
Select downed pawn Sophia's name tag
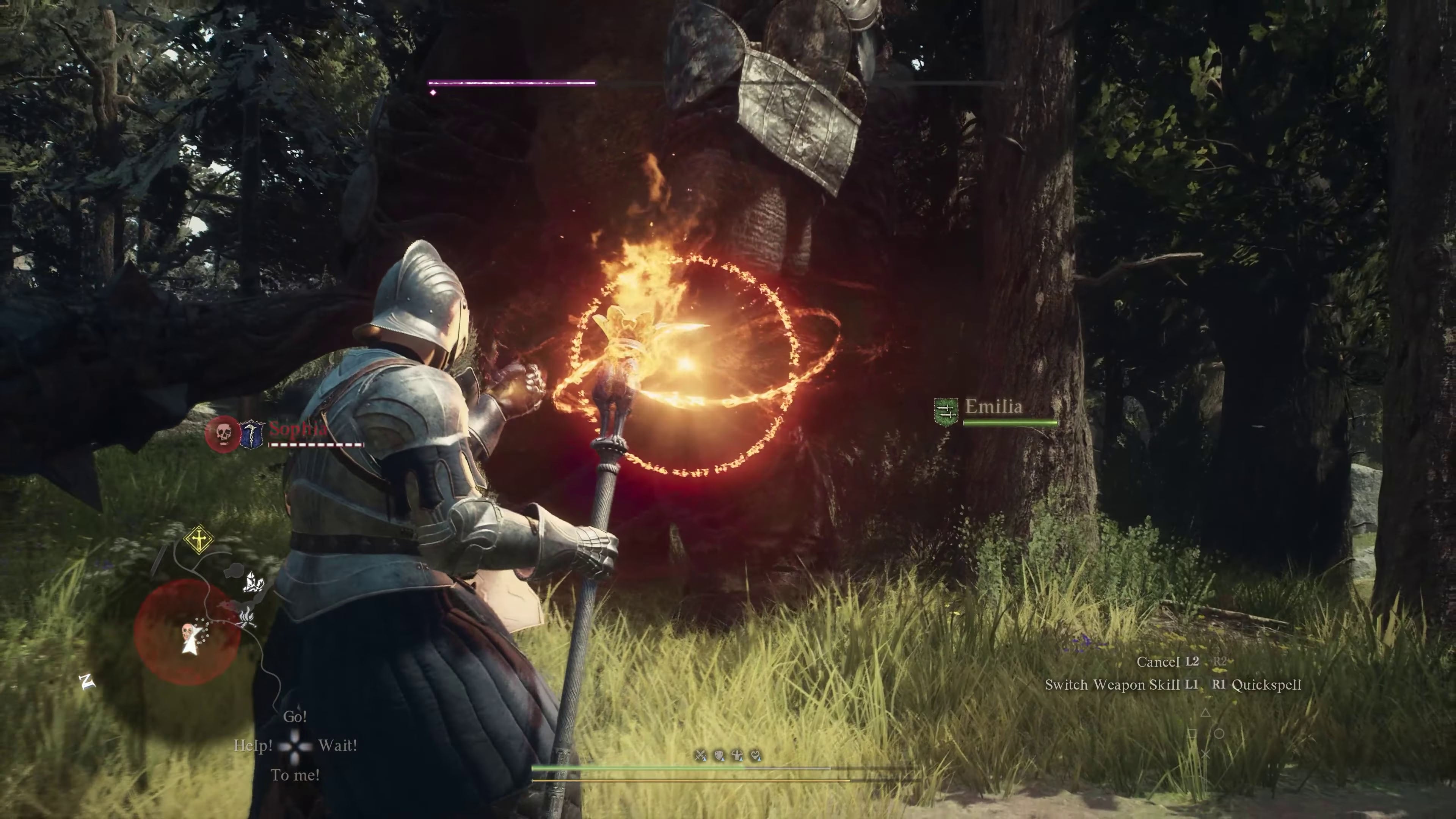pos(297,428)
